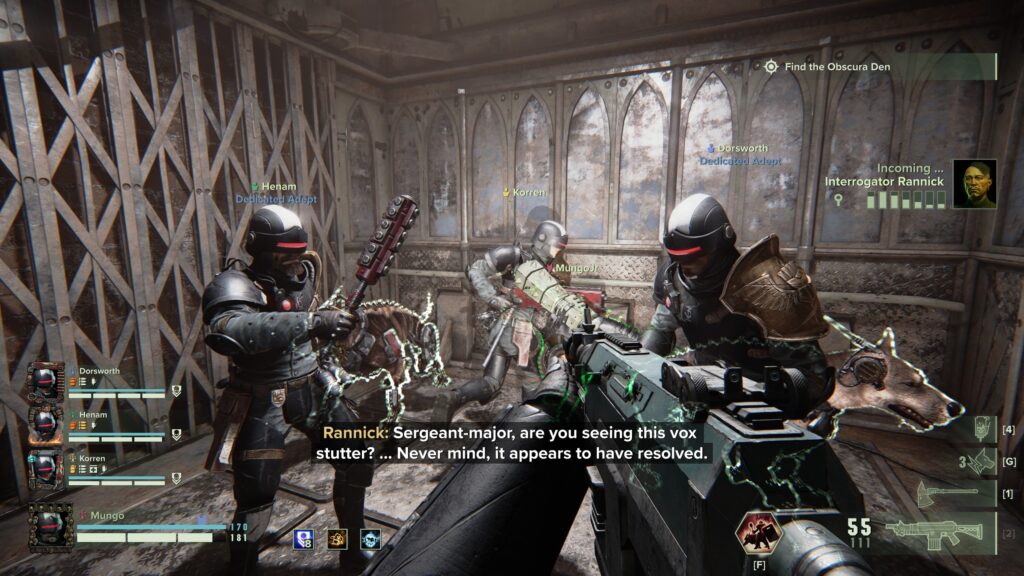Screen dimensions: 1024x576
Task: Click the orange fist buff icon
Action: click(x=337, y=539)
